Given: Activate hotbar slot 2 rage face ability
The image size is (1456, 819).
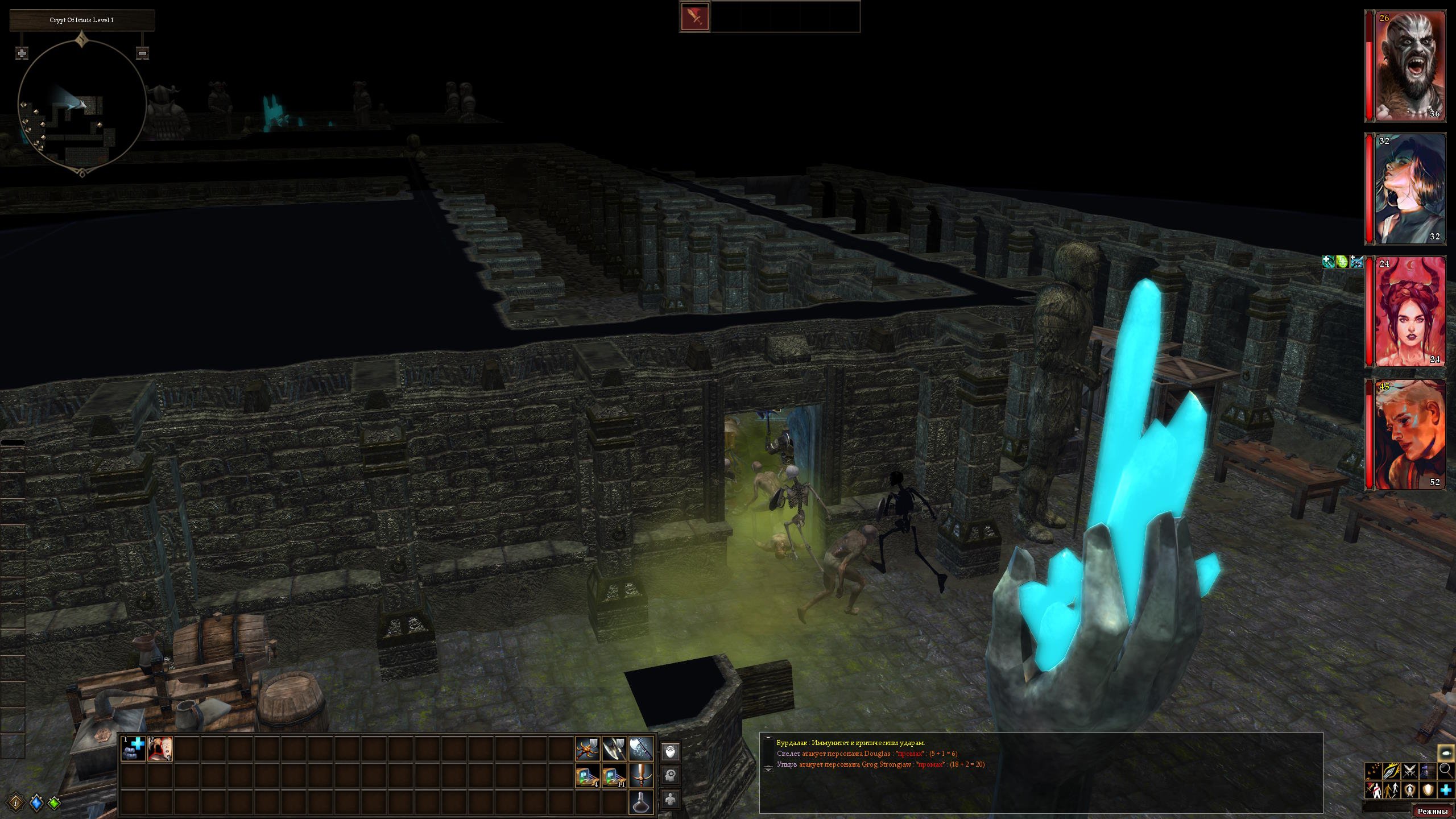Looking at the screenshot, I should (160, 749).
